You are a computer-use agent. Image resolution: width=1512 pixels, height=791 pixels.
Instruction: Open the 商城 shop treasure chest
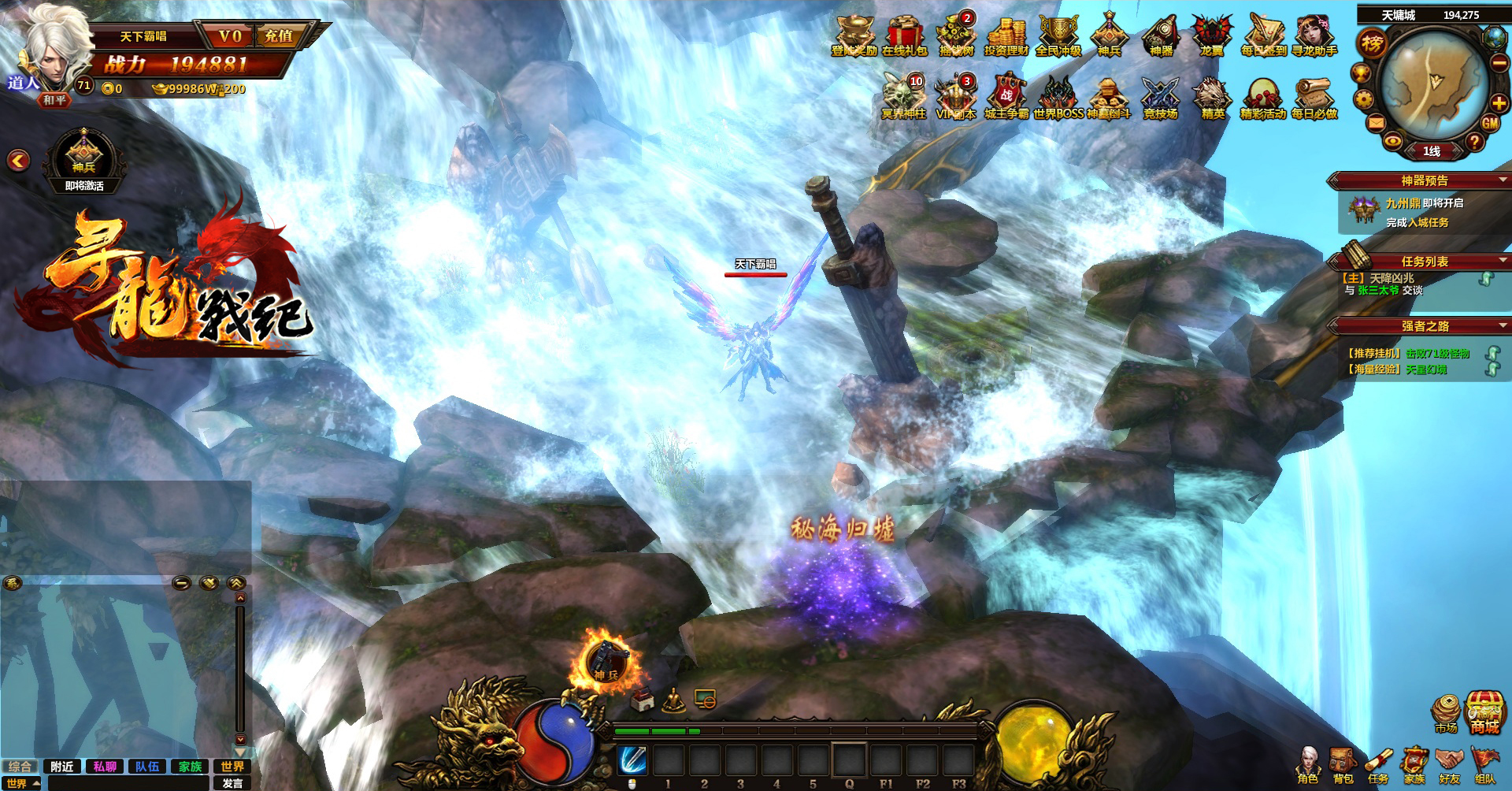1484,713
